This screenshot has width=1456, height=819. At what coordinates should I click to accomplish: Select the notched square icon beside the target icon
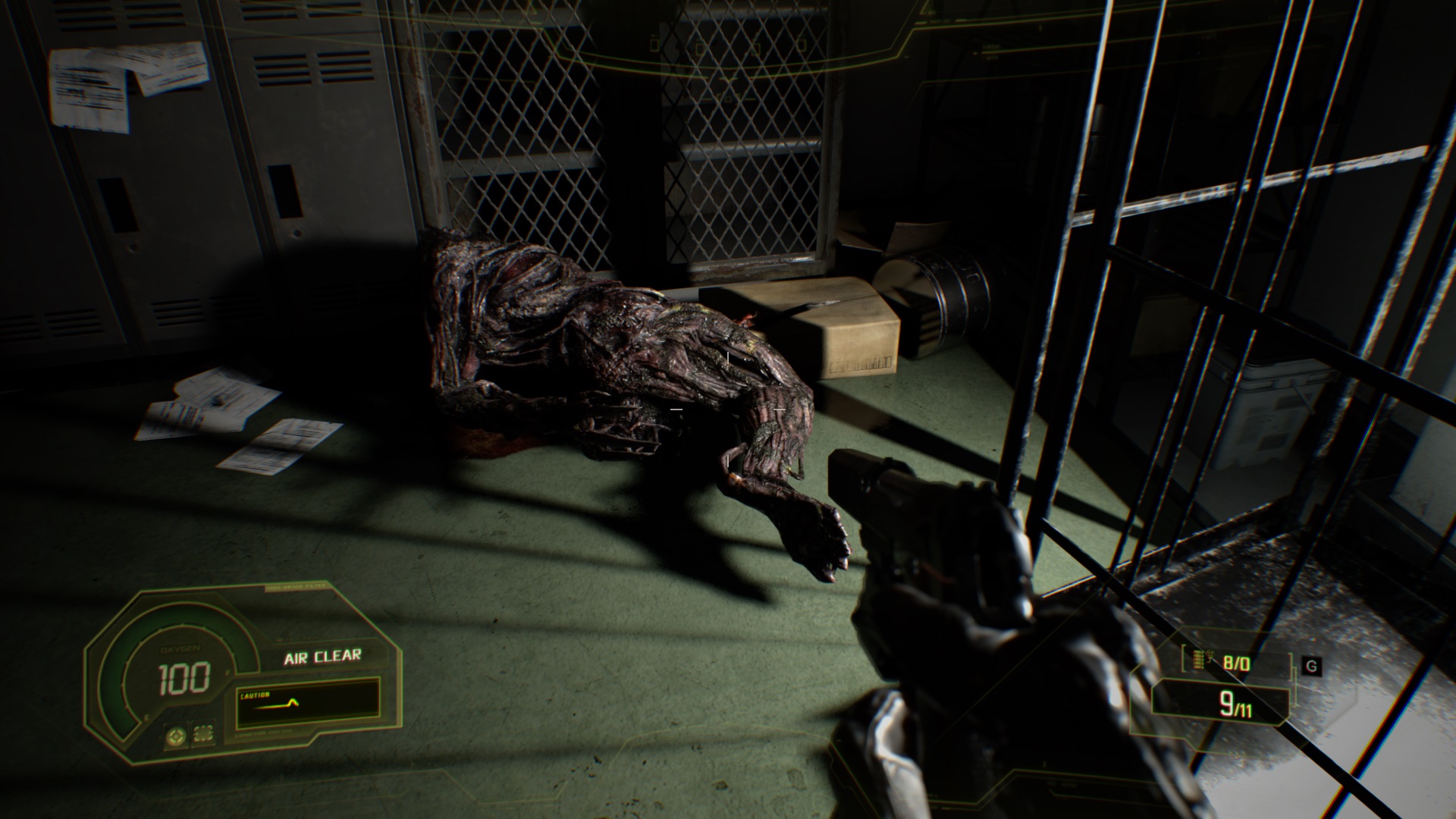203,734
